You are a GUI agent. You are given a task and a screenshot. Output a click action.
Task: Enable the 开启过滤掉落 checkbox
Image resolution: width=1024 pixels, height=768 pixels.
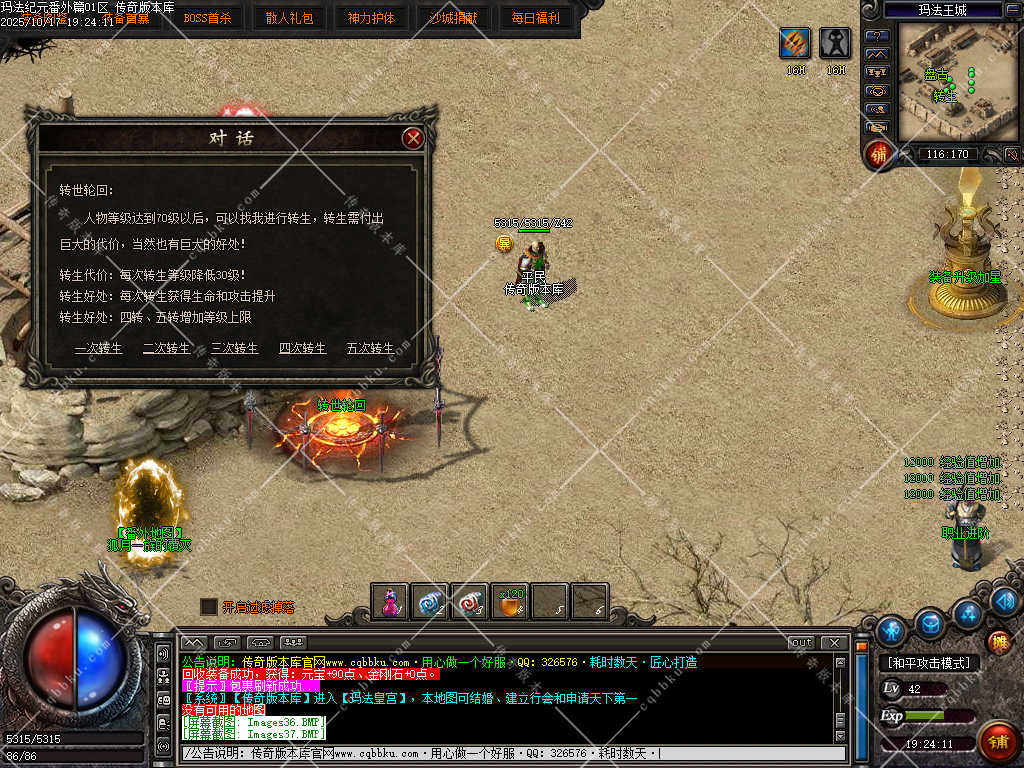[x=208, y=606]
